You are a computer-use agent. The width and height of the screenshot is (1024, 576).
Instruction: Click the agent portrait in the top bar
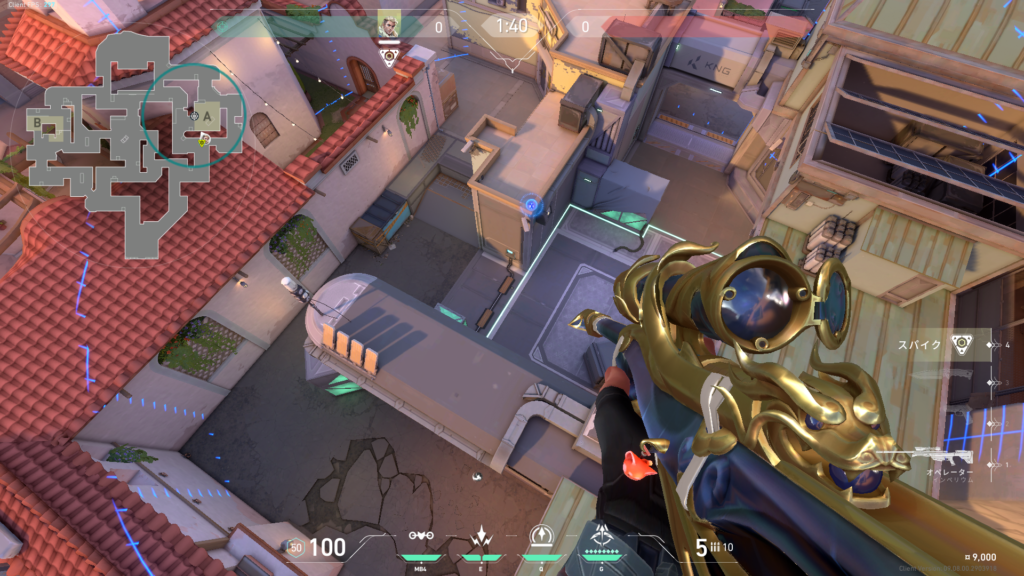[x=388, y=25]
